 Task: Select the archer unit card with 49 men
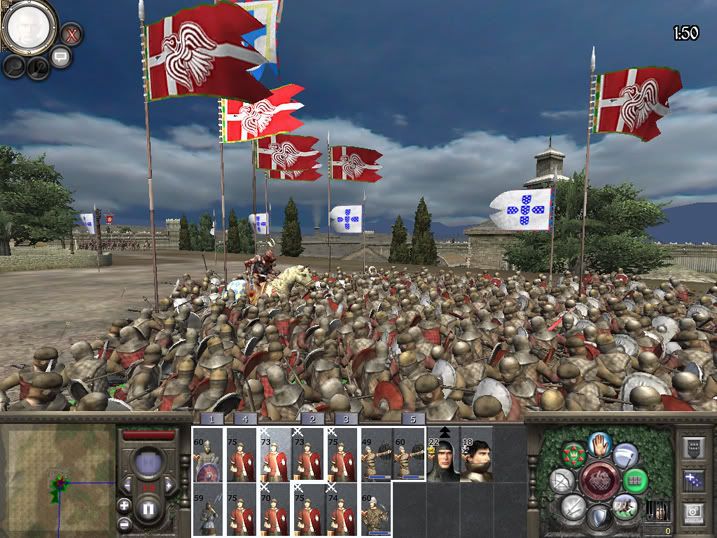click(x=376, y=453)
